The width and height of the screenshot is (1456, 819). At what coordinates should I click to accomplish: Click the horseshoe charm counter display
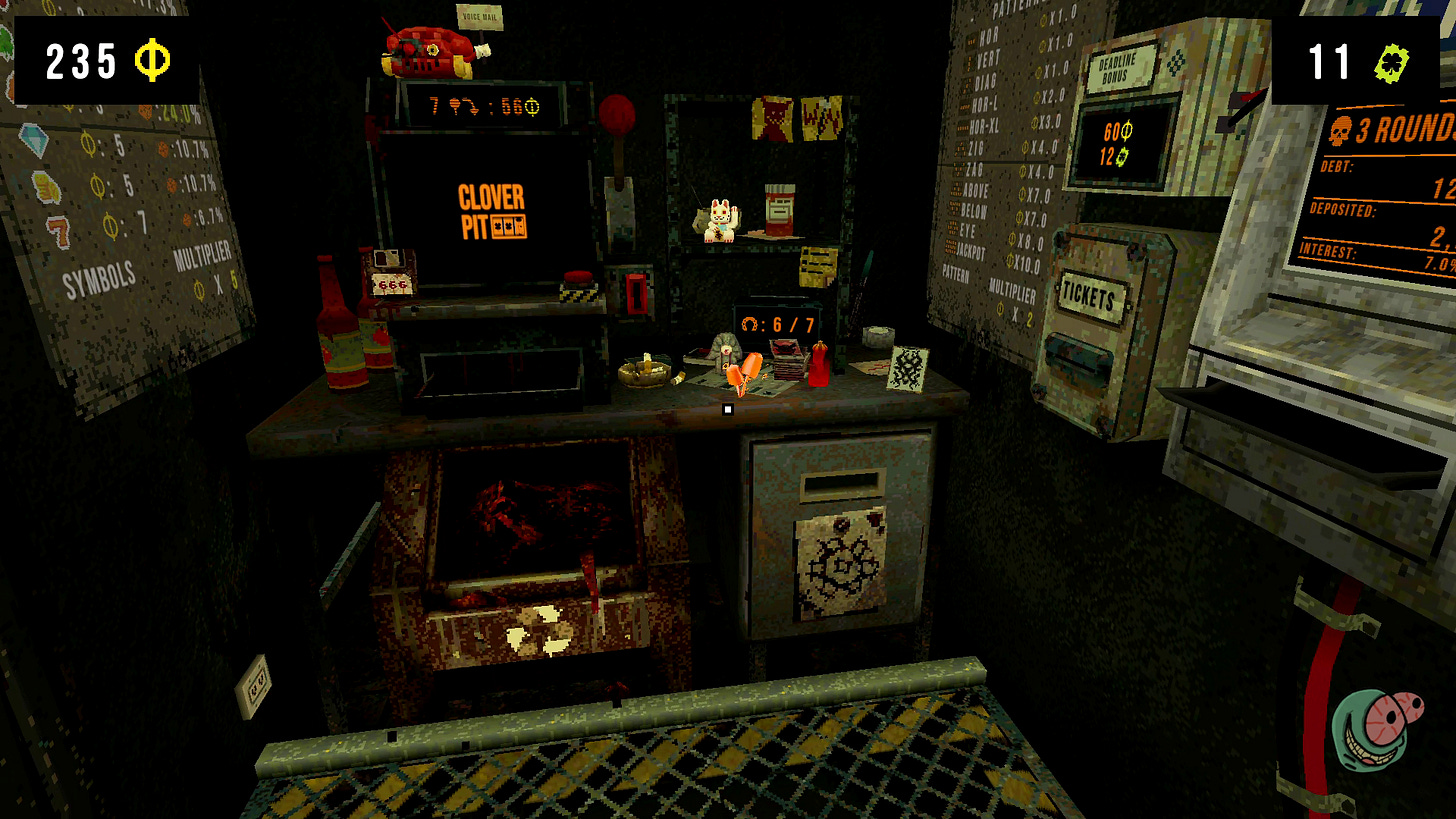pyautogui.click(x=778, y=323)
